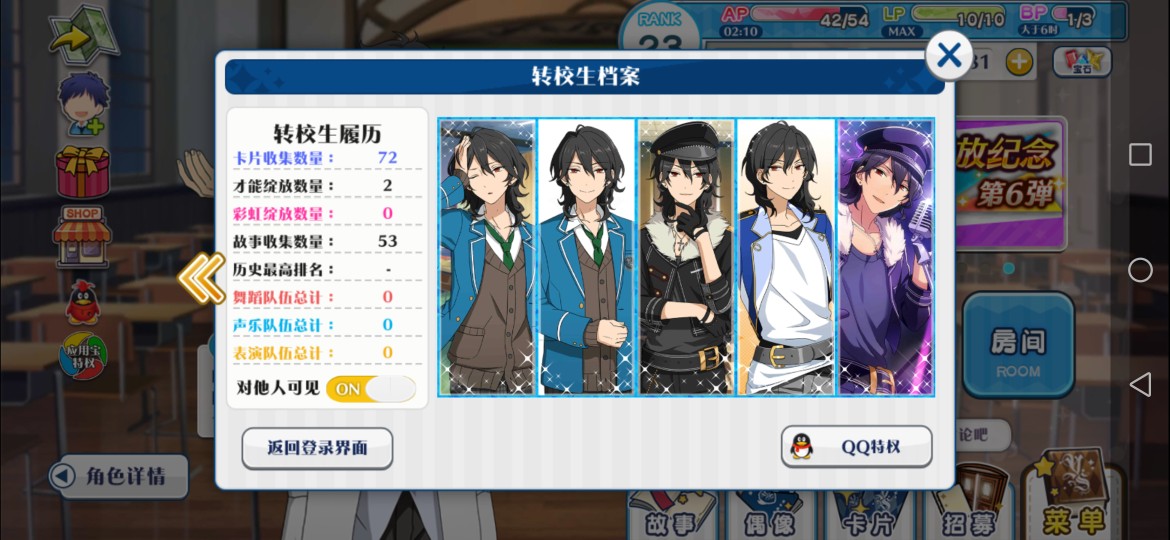Open the 角色详情 character details
Screen dimensions: 1170x540
[x=122, y=476]
